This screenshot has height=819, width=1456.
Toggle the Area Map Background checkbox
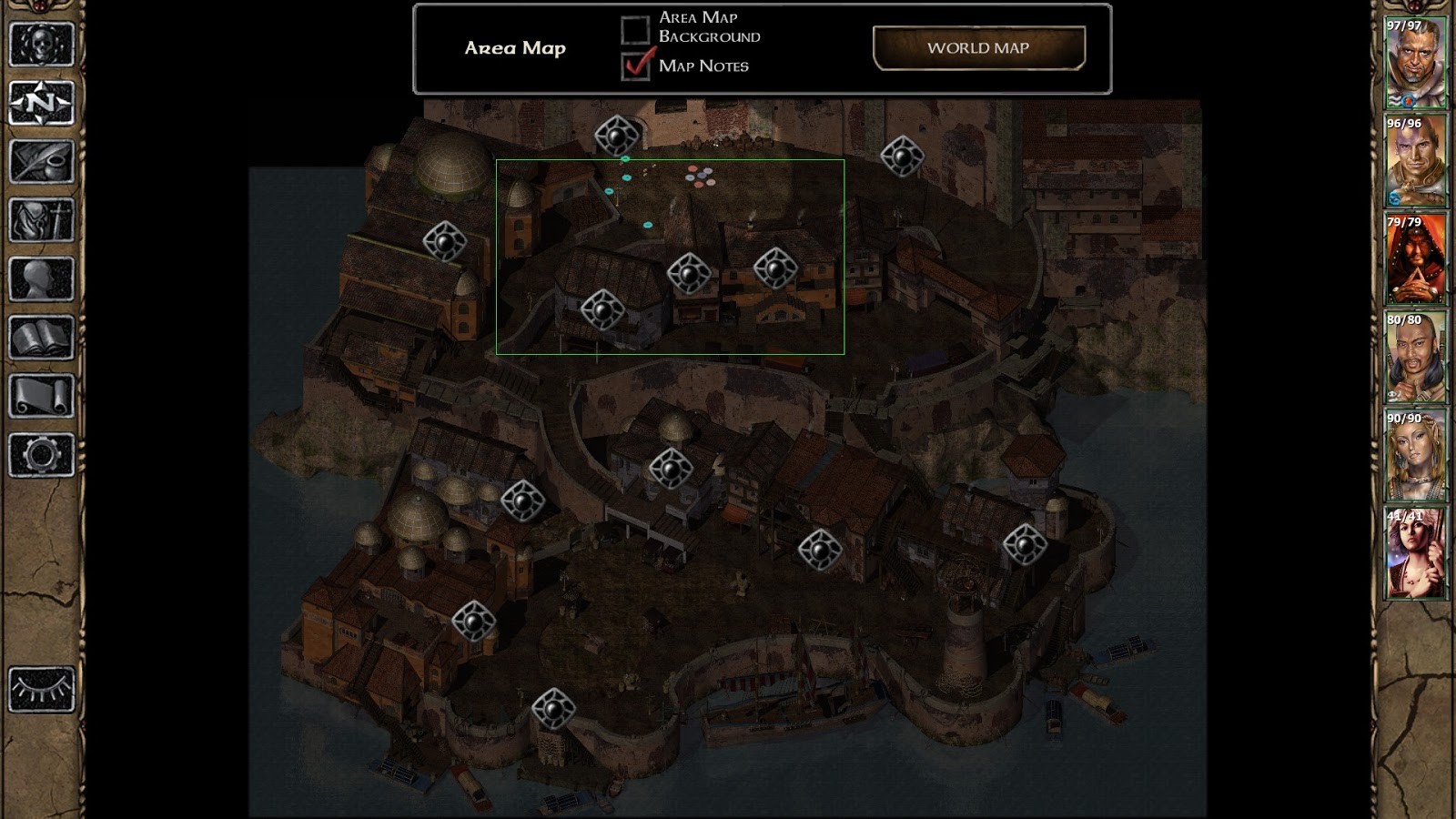pos(635,28)
